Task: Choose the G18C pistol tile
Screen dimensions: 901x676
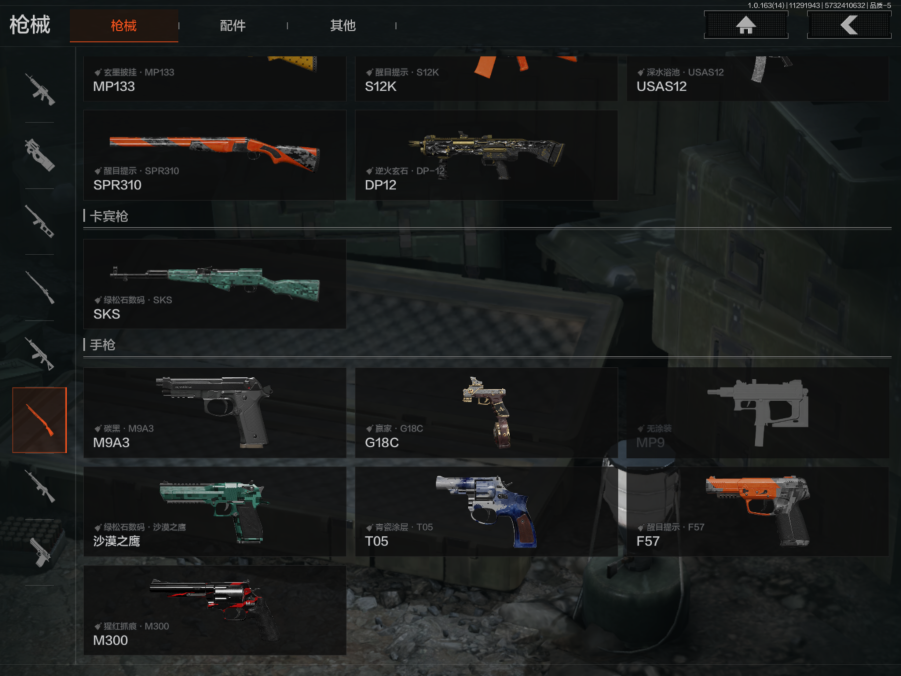Action: [x=486, y=412]
